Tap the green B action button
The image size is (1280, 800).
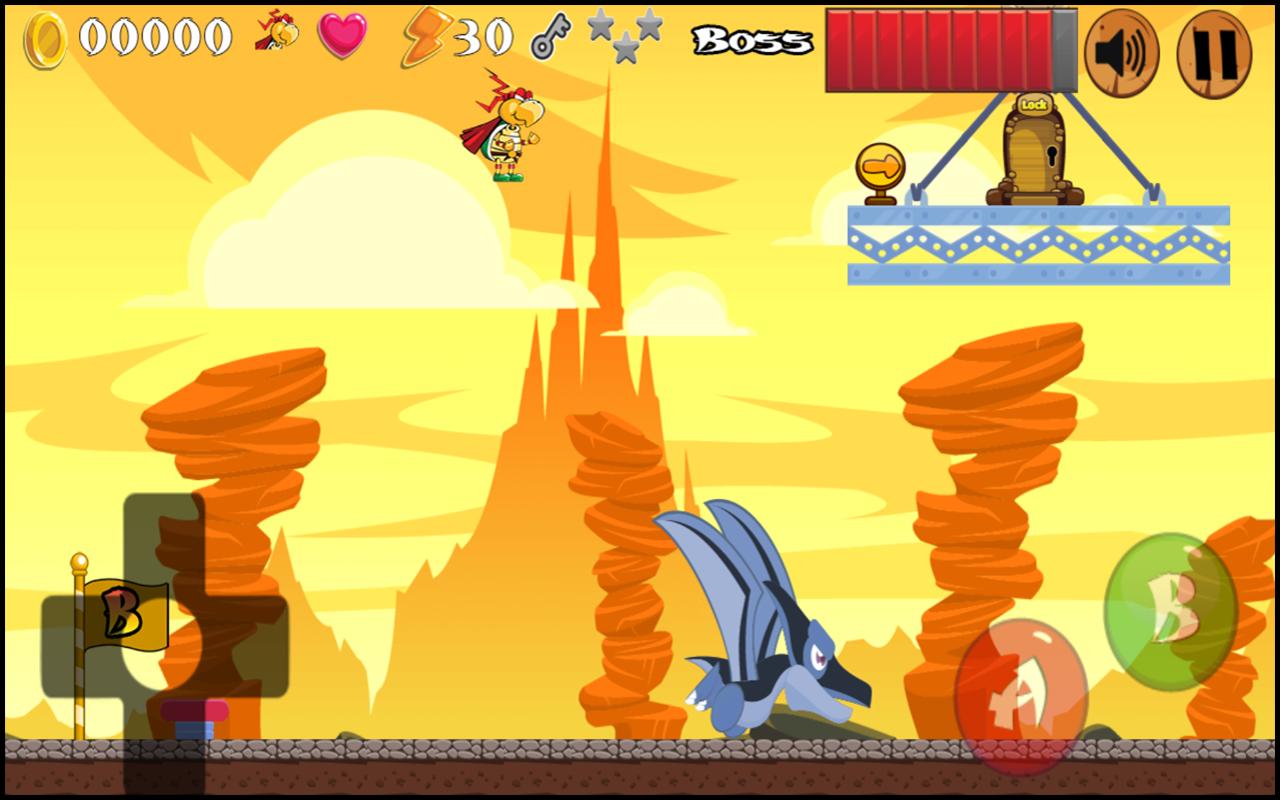(1170, 611)
